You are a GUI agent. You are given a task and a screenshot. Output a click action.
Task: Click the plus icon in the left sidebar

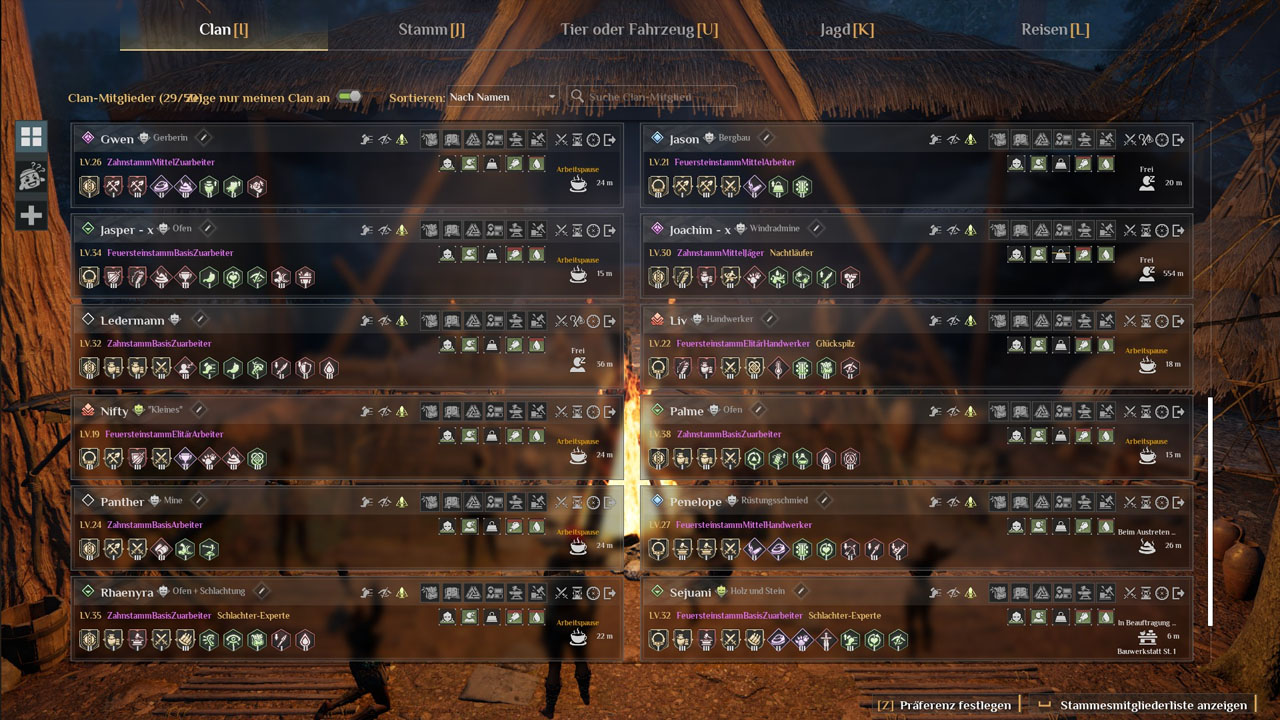coord(31,215)
